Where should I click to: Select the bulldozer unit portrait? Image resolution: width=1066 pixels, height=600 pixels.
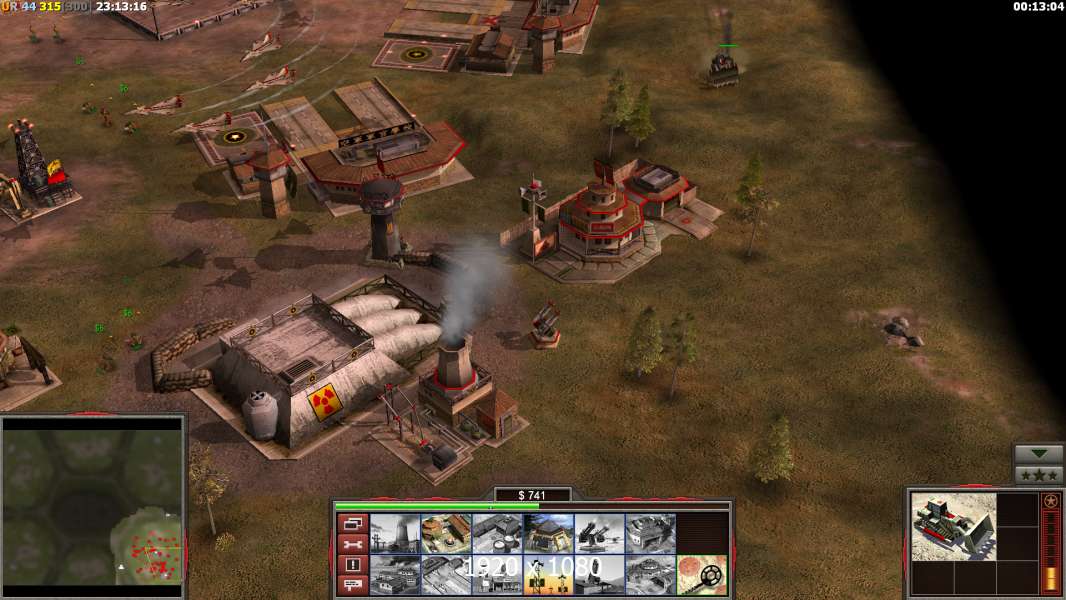tap(953, 526)
